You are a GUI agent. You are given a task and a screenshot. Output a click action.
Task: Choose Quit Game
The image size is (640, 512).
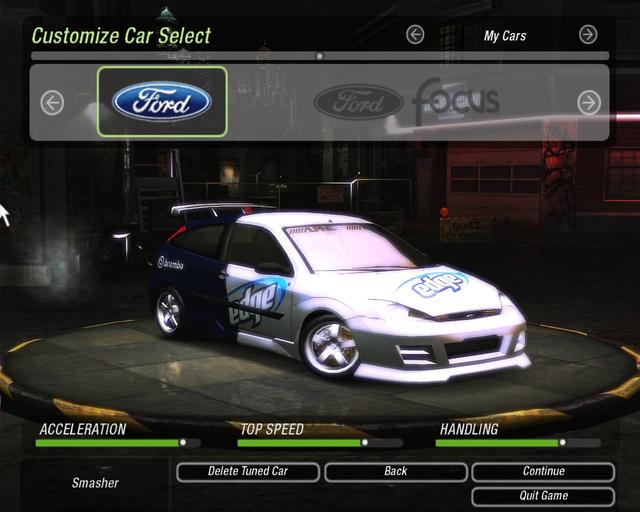point(543,496)
